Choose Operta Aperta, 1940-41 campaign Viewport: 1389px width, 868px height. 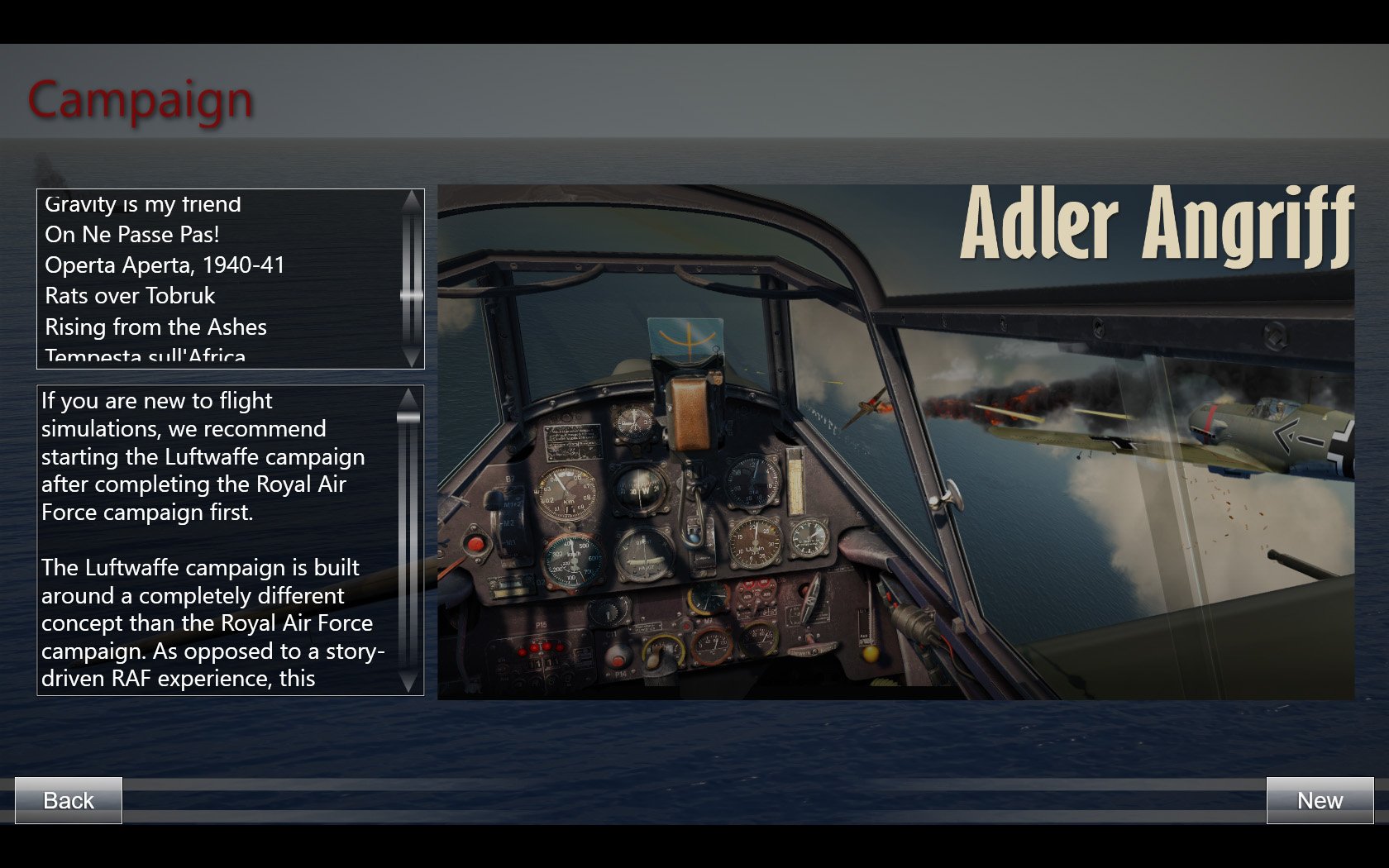click(165, 265)
